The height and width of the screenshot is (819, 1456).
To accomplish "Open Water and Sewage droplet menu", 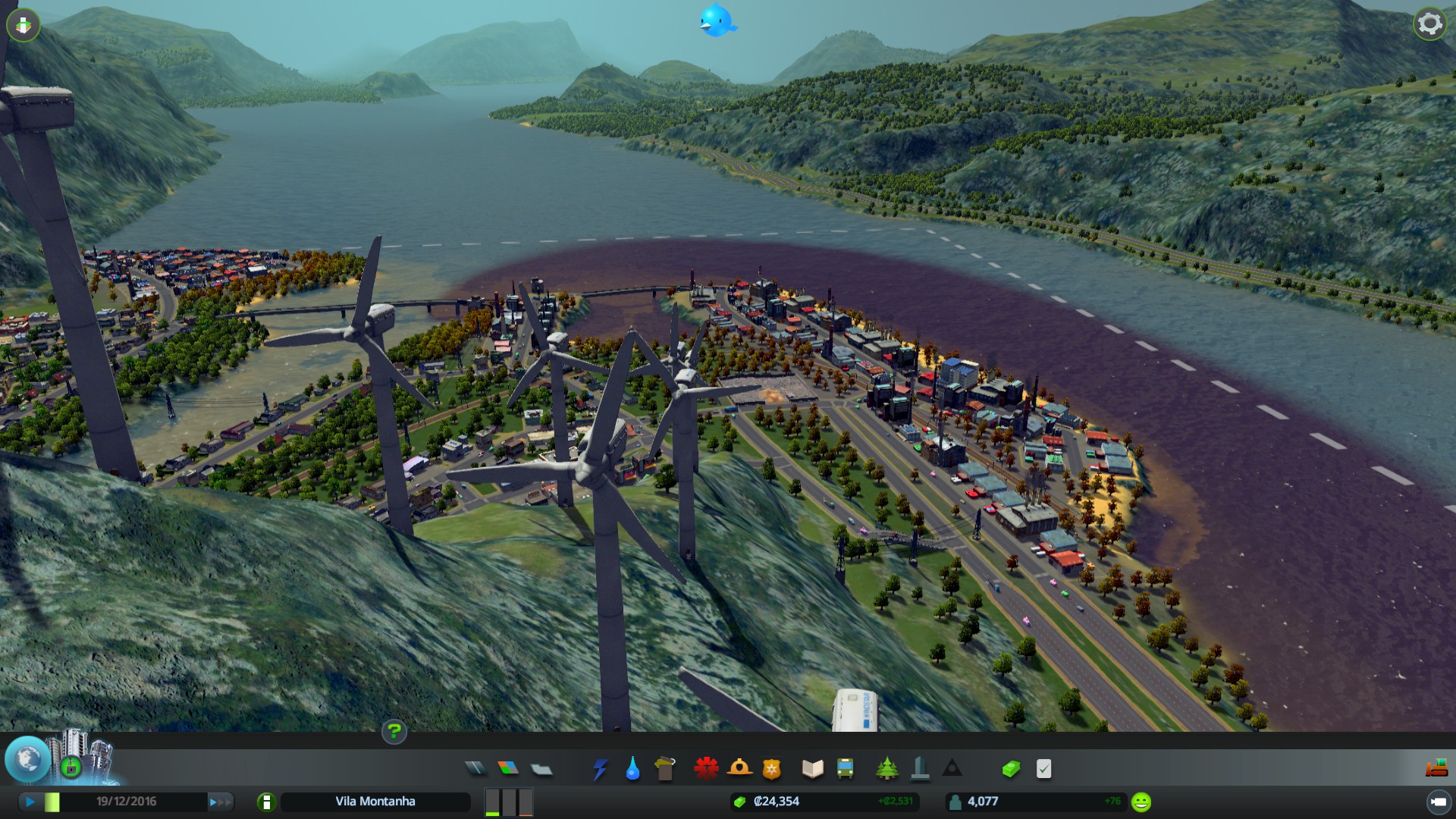I will [x=632, y=769].
